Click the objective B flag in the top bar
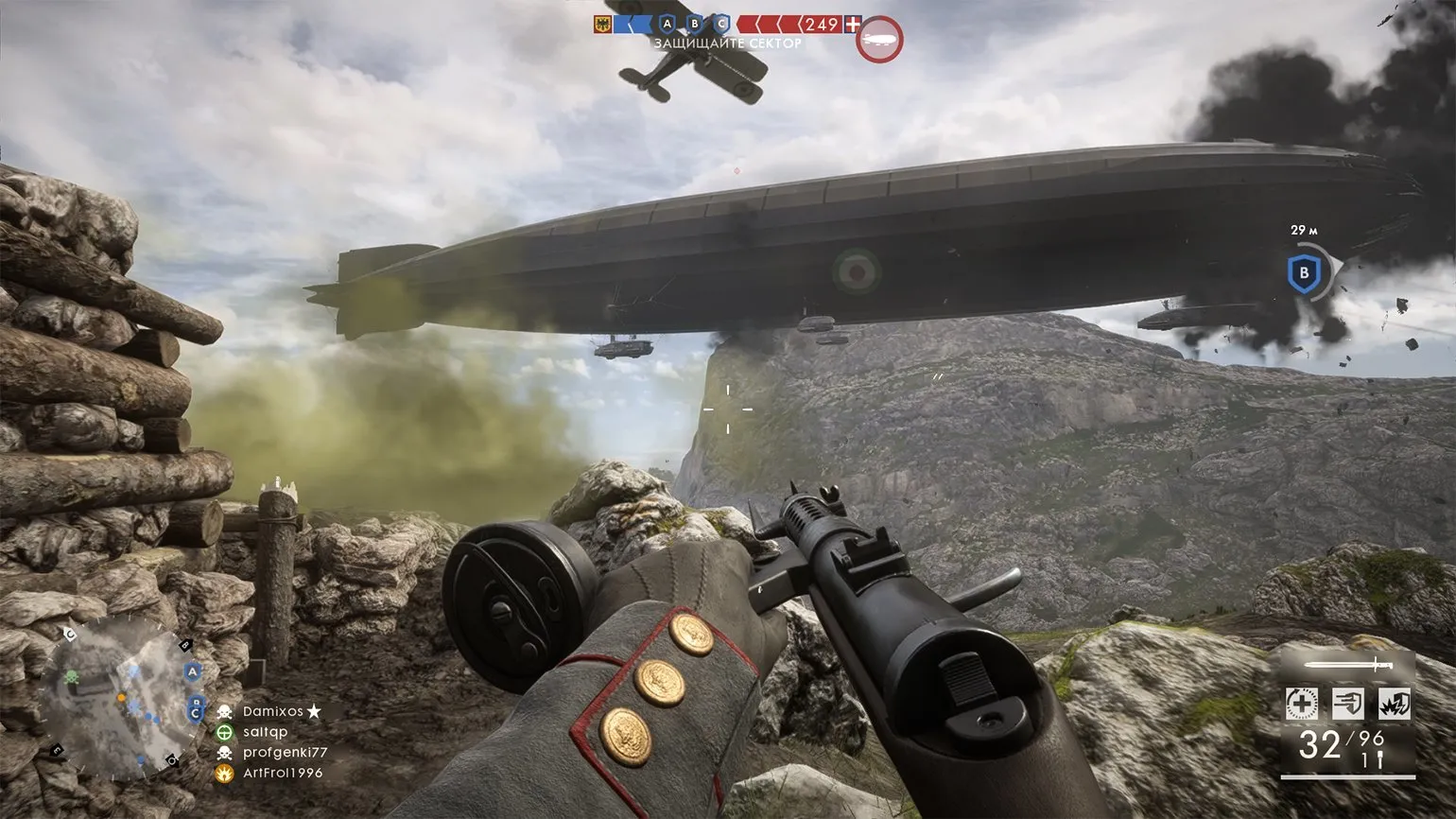The image size is (1456, 819). coord(696,24)
